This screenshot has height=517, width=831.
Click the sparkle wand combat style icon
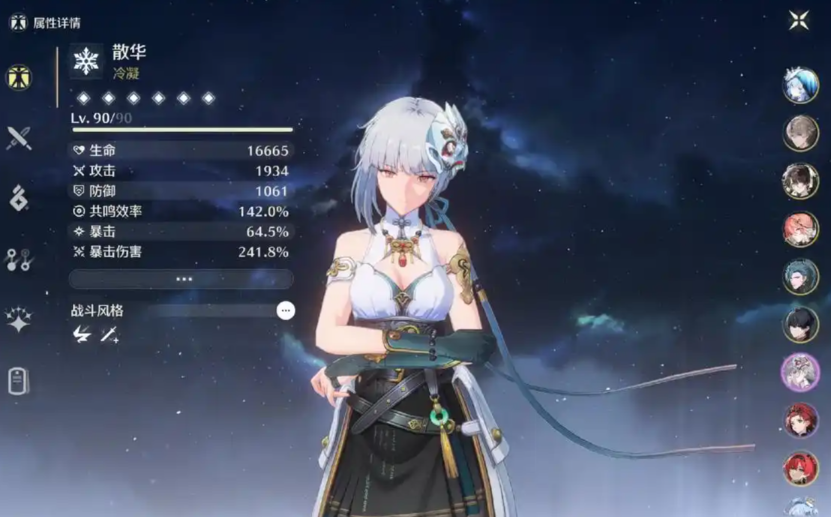click(x=109, y=336)
